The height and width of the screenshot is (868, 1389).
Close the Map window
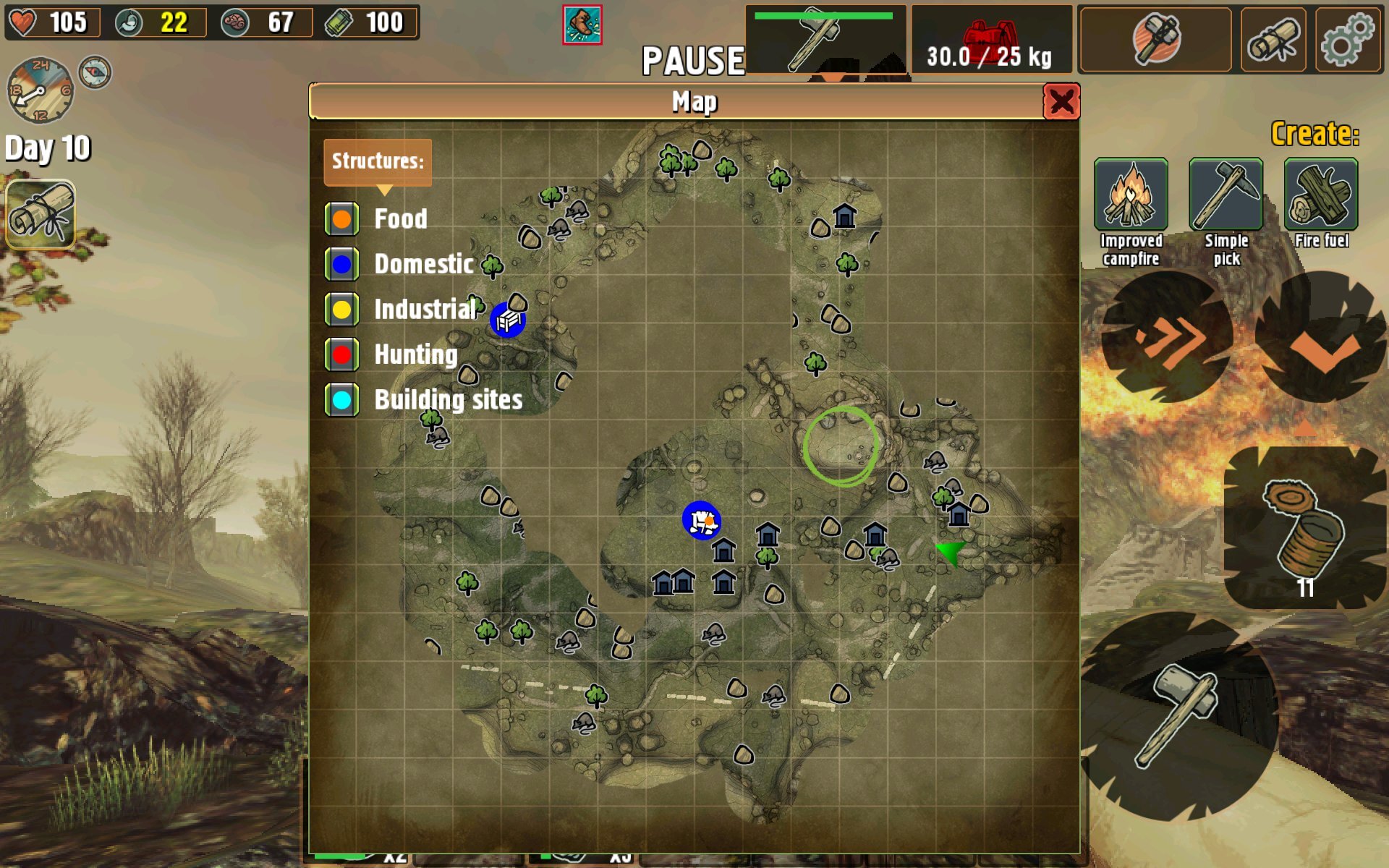1061,102
